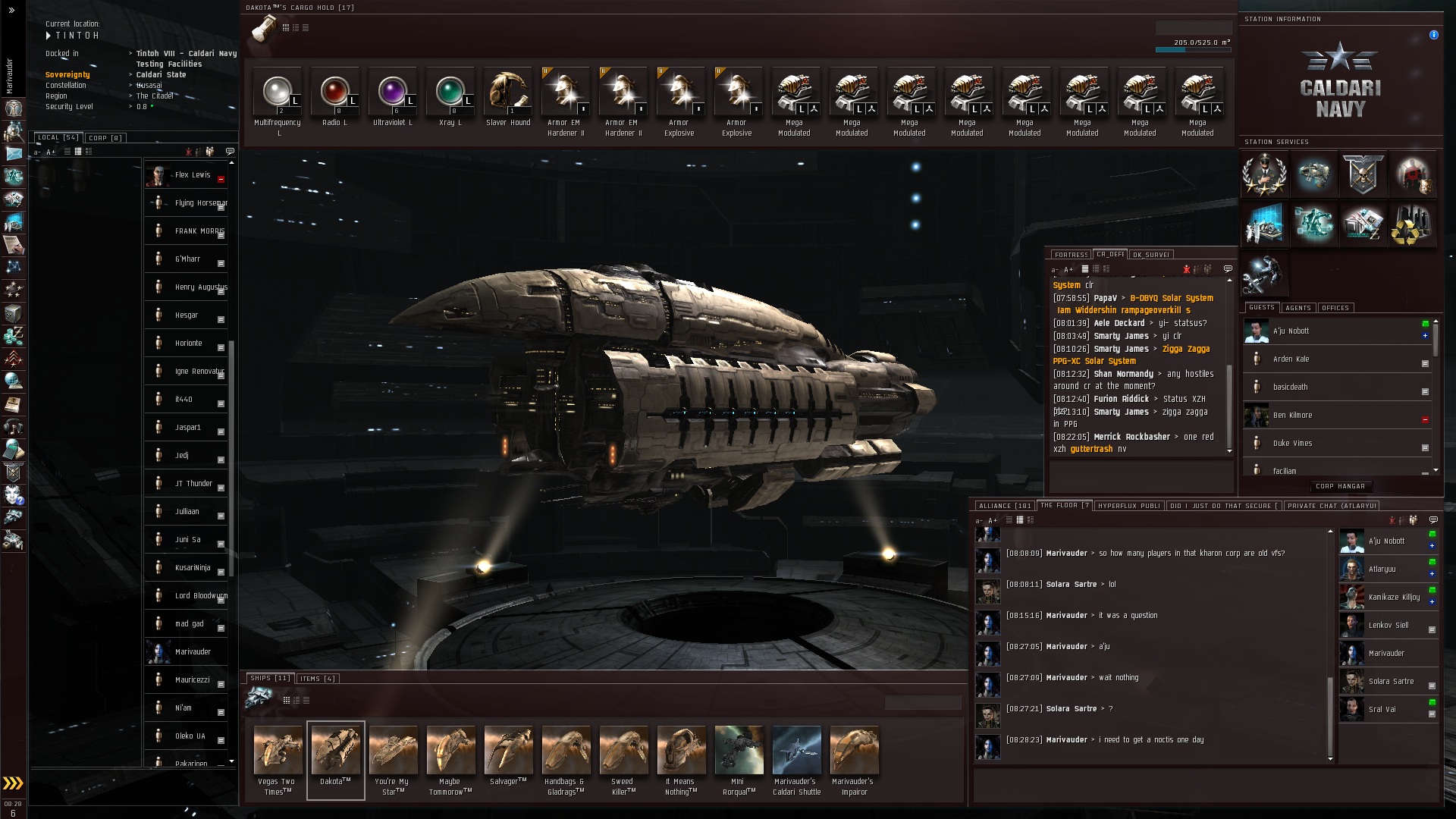The width and height of the screenshot is (1456, 819).
Task: Open the Alliance chat channel tab
Action: pos(1004,506)
